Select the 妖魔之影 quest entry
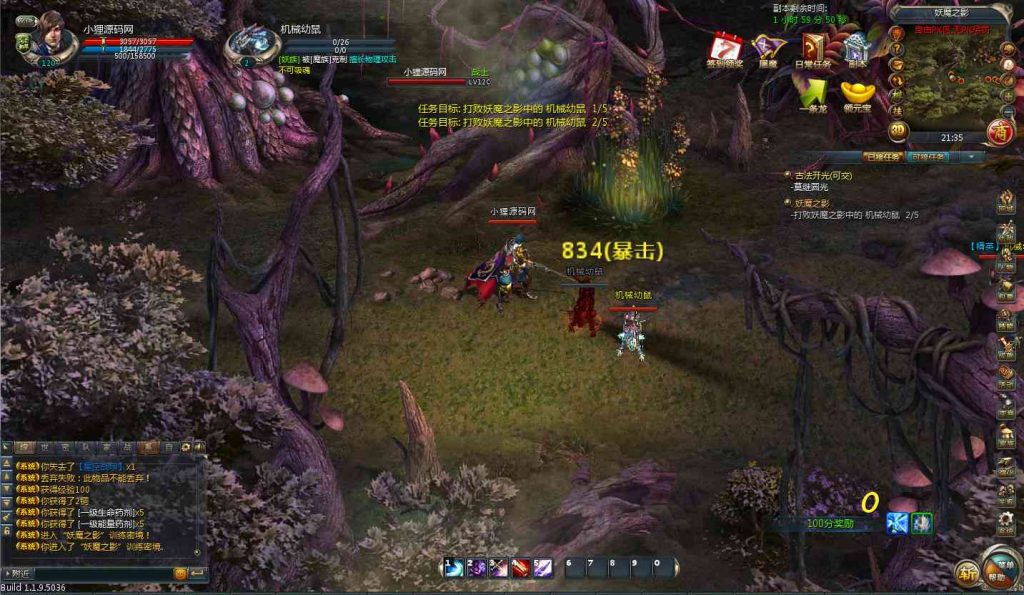Image resolution: width=1024 pixels, height=595 pixels. [x=813, y=203]
